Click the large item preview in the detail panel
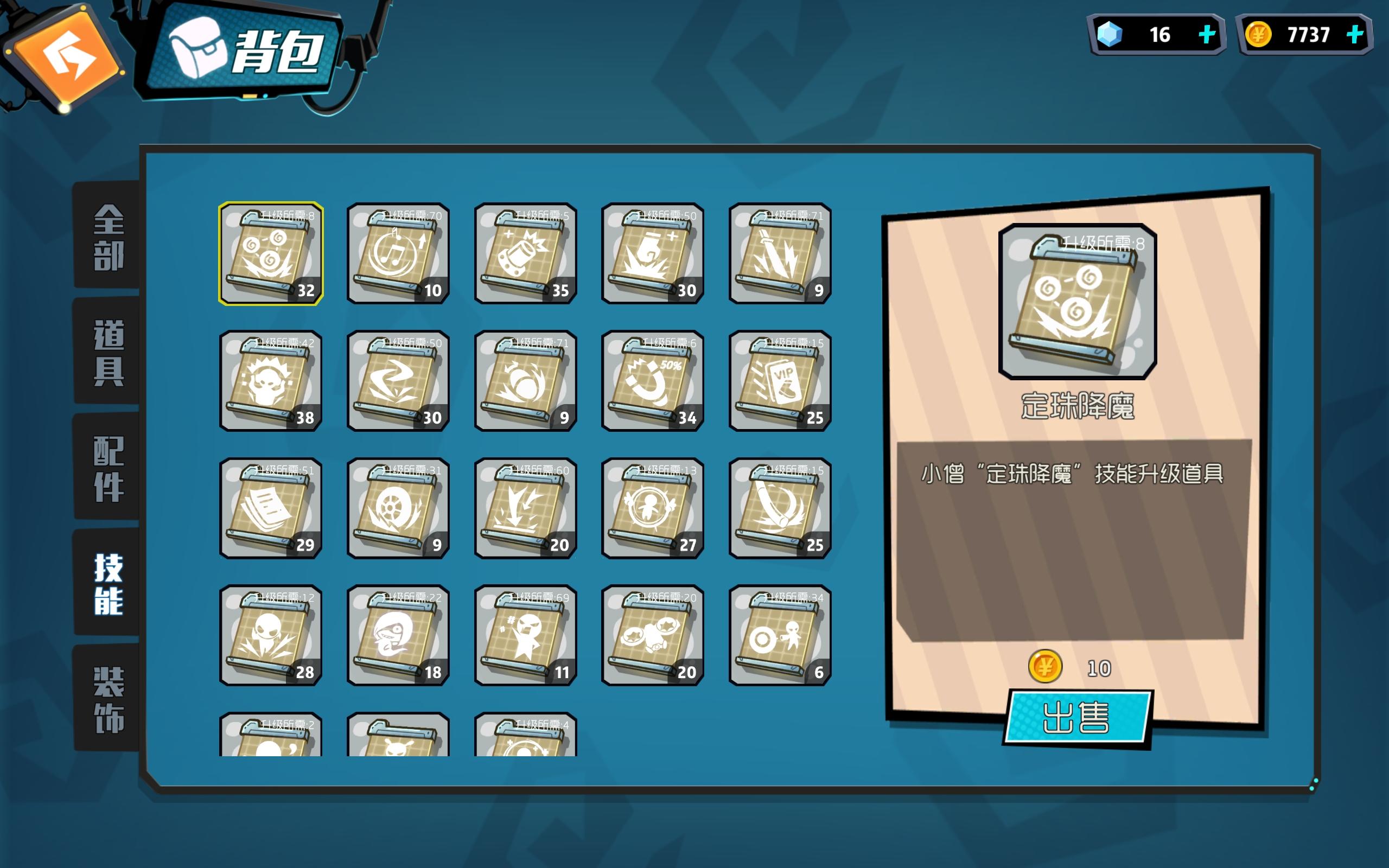1389x868 pixels. click(x=1078, y=298)
